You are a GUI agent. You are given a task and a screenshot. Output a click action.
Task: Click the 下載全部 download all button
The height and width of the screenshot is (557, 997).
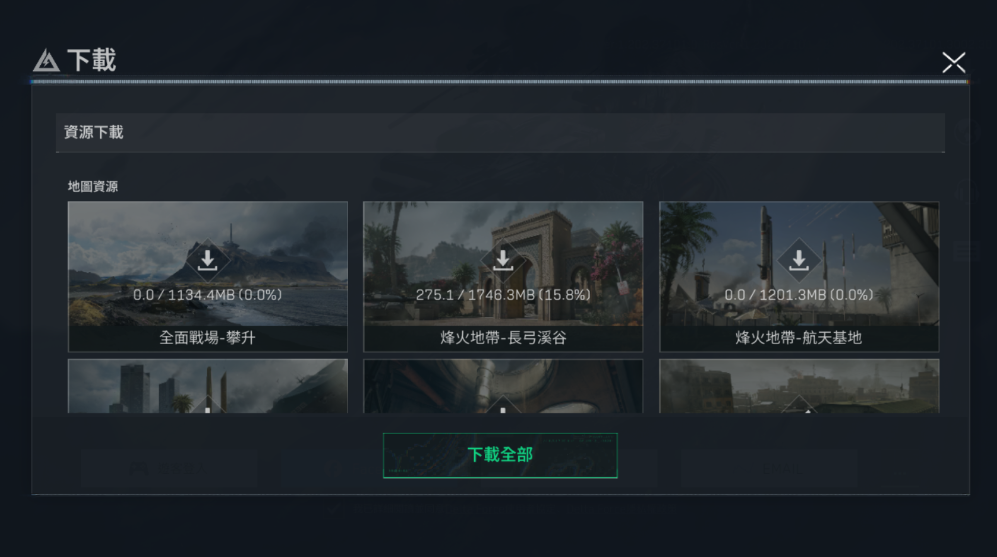coord(500,455)
